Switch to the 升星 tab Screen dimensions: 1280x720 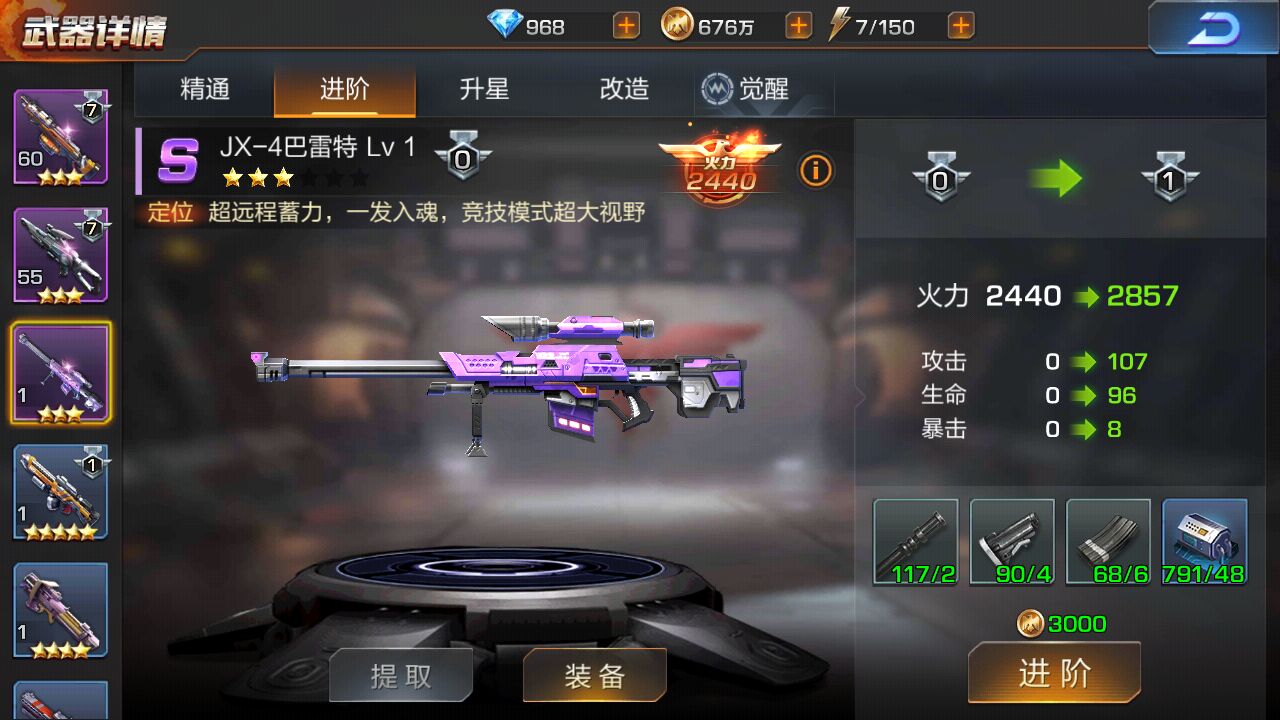coord(484,89)
